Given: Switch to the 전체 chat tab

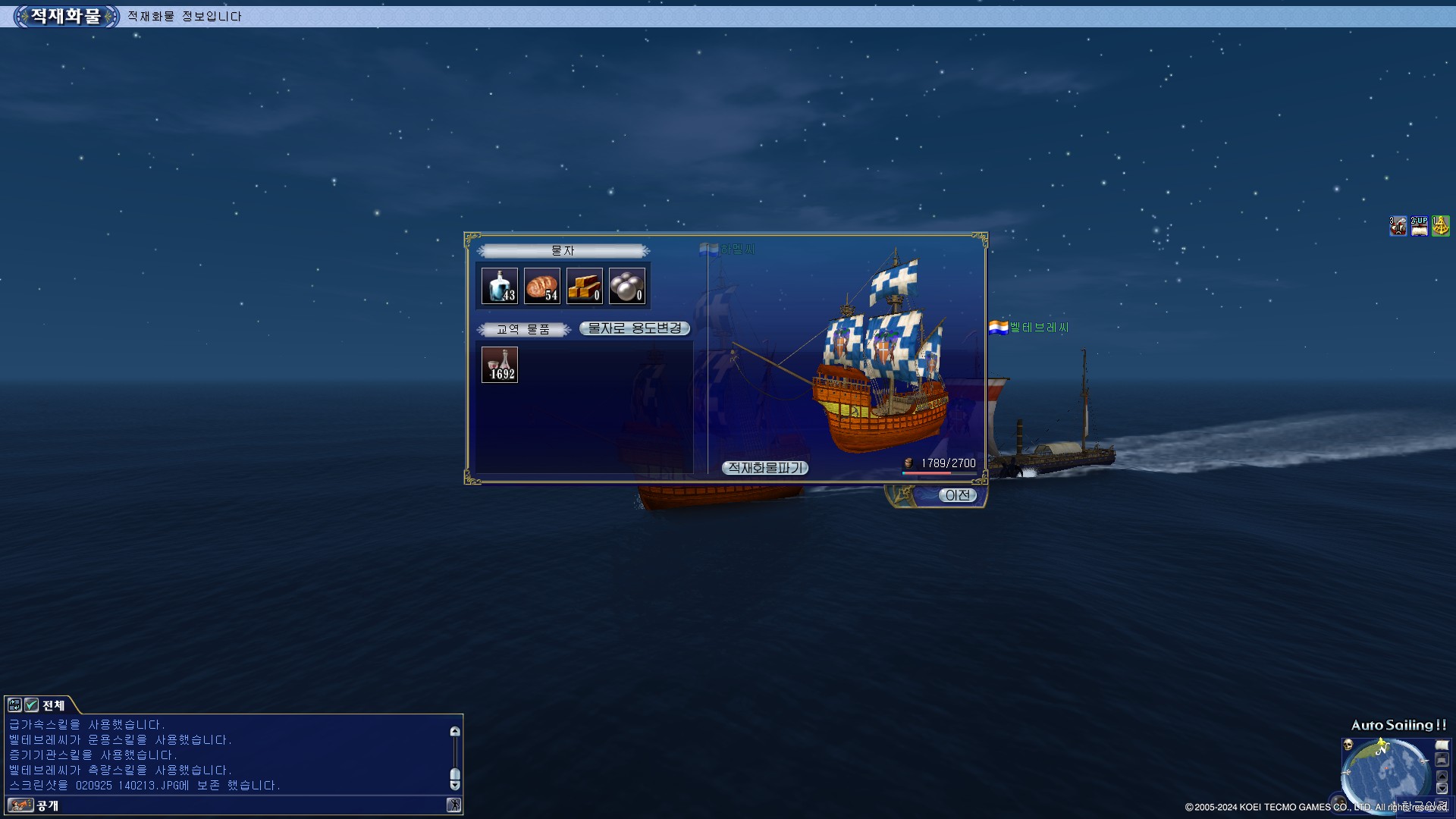Looking at the screenshot, I should pos(53,705).
